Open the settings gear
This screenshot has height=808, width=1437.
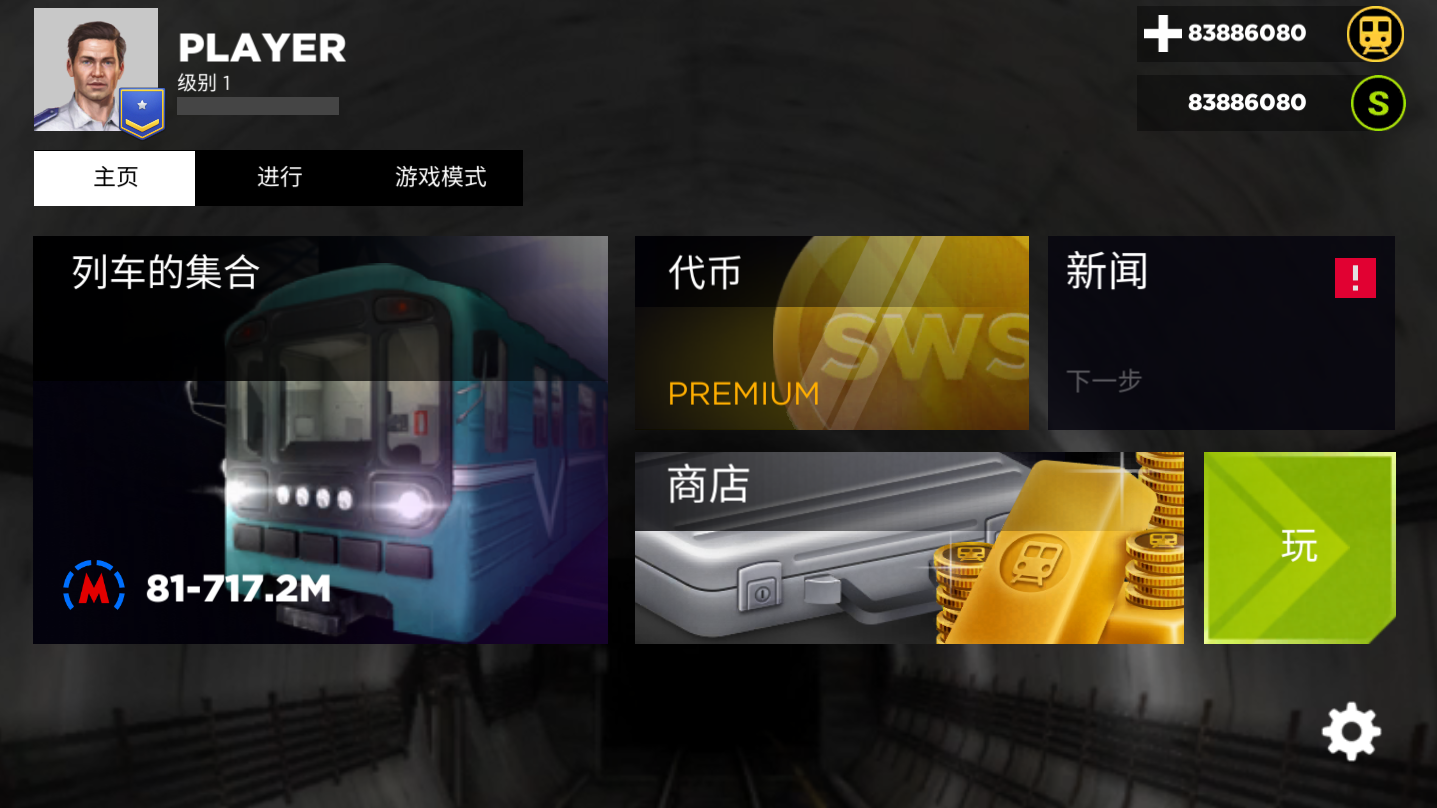click(1351, 731)
